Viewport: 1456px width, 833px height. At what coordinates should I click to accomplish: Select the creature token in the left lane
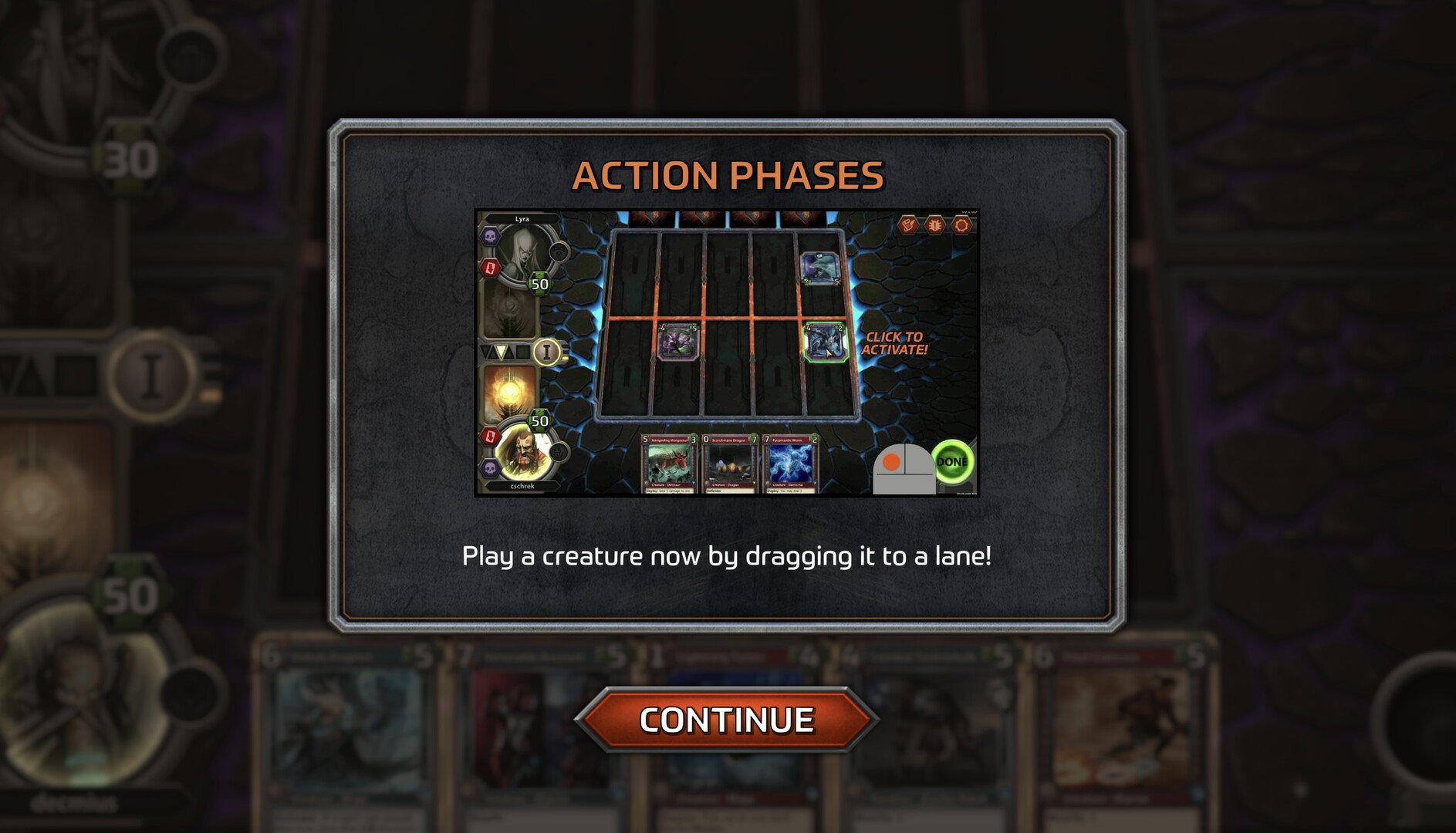(677, 343)
